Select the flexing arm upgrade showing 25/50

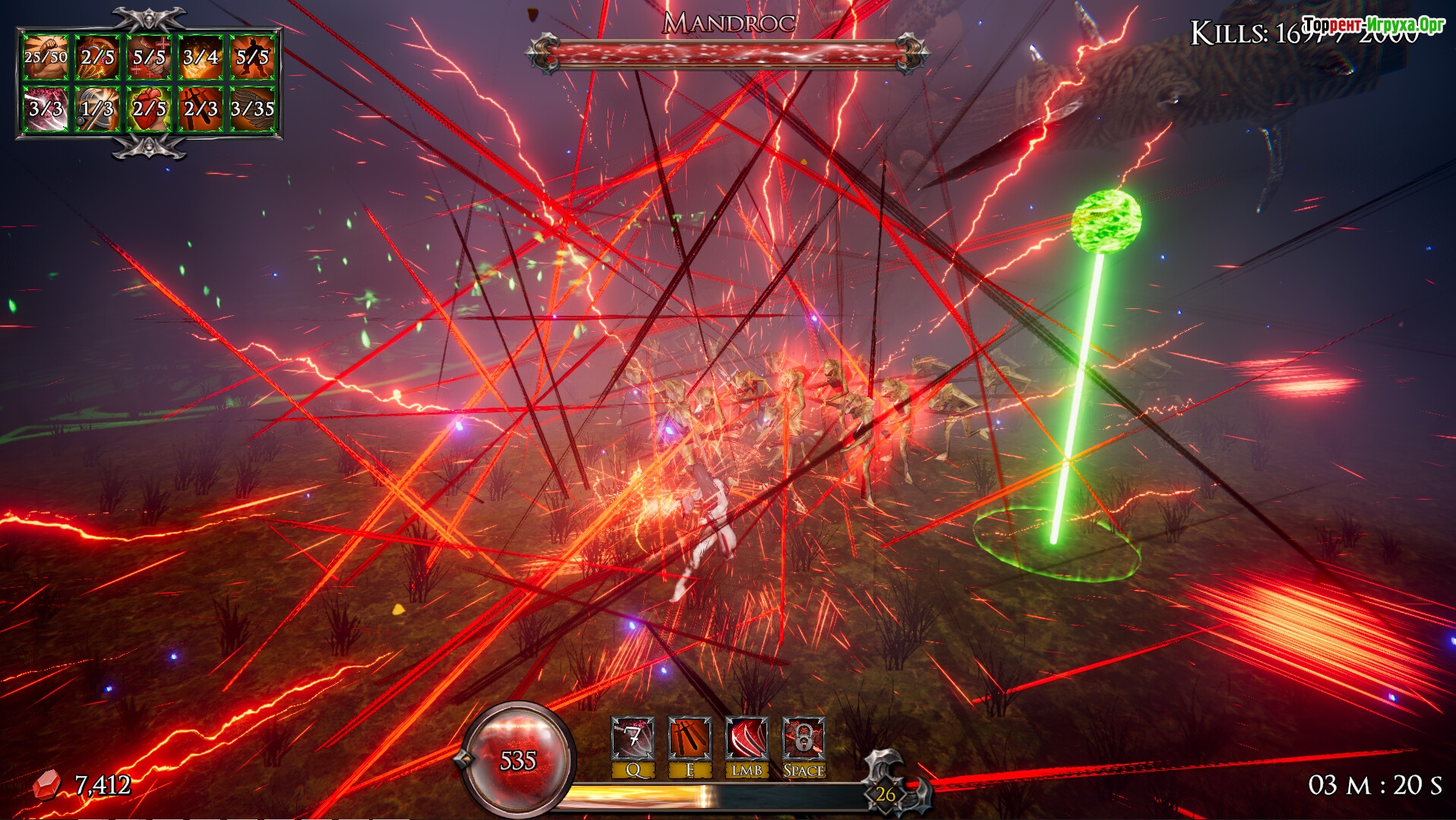tap(46, 57)
